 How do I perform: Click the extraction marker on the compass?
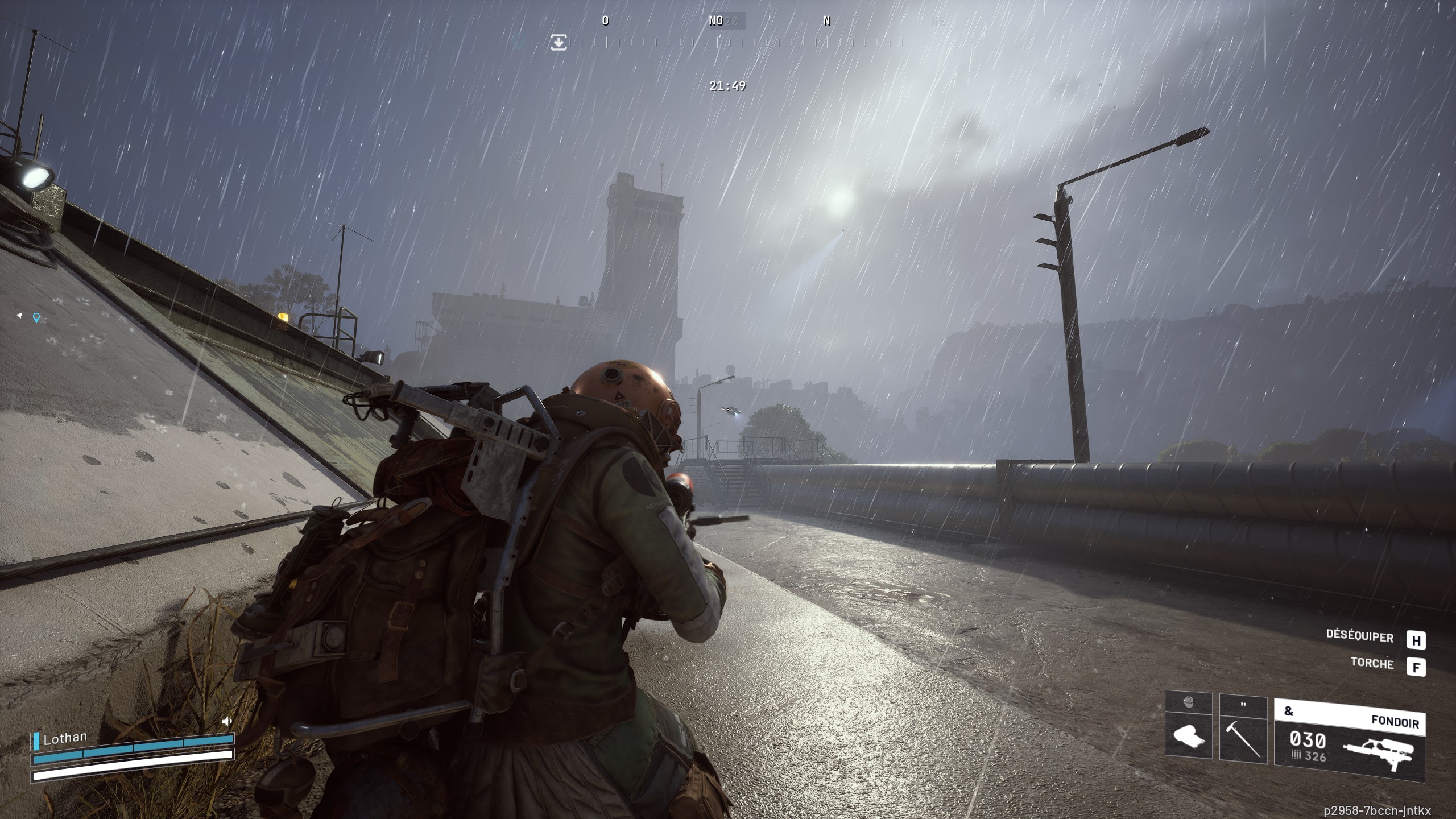[559, 42]
